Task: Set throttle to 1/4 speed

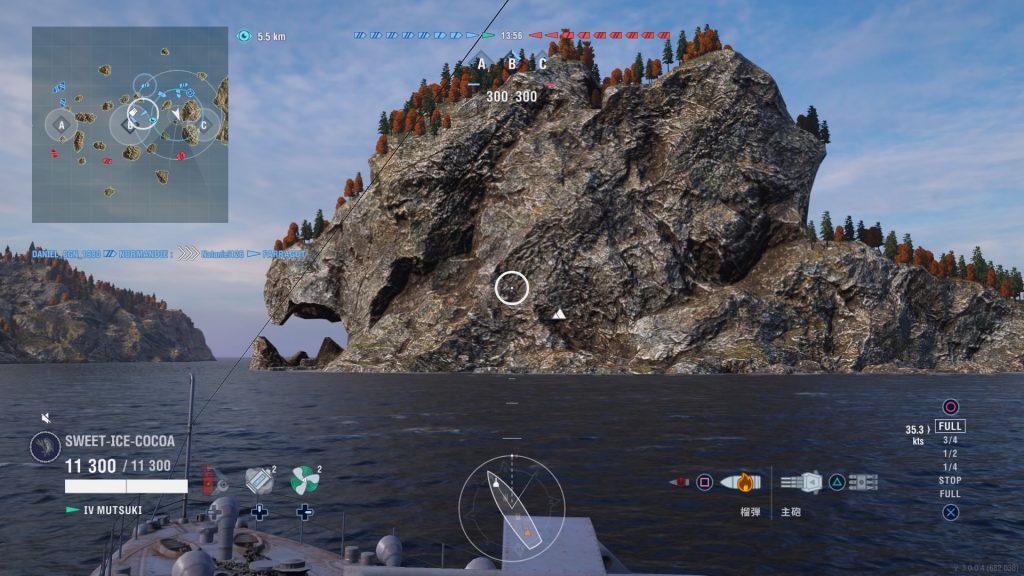Action: (x=949, y=467)
